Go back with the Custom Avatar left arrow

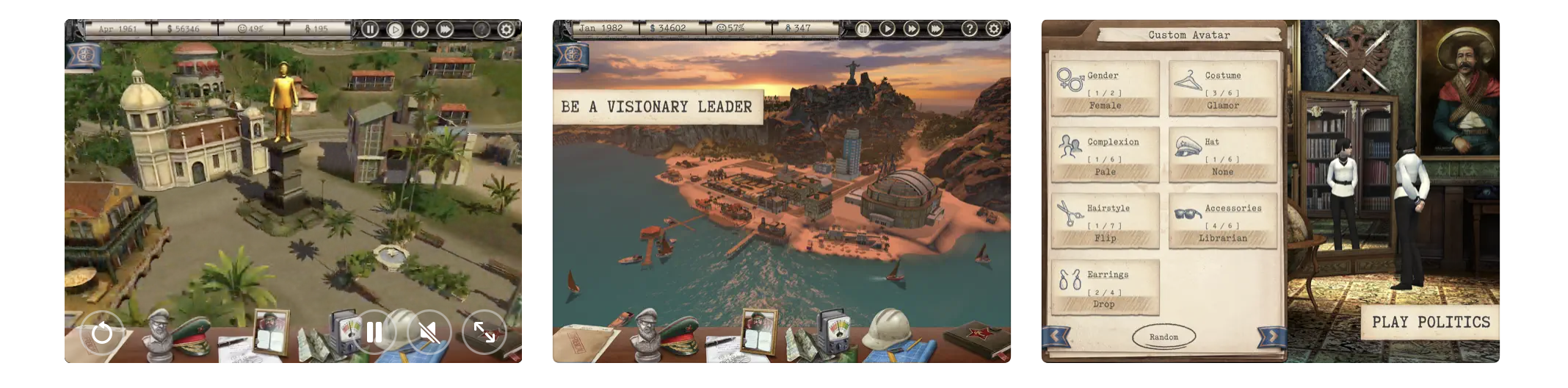[x=1056, y=337]
